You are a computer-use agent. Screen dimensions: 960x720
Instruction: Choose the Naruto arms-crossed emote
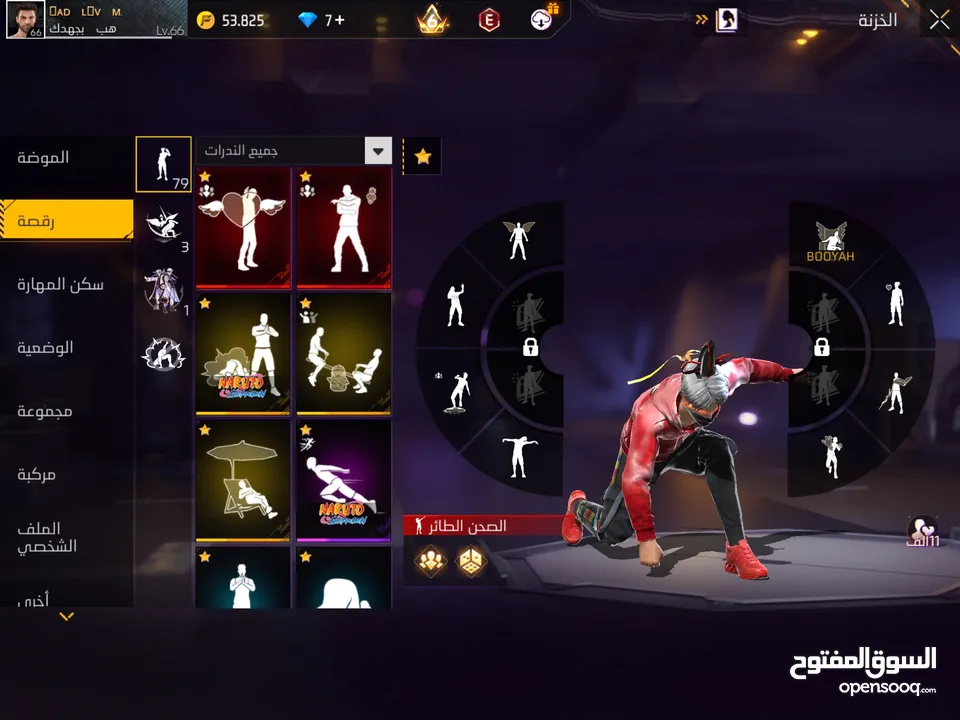(x=244, y=354)
